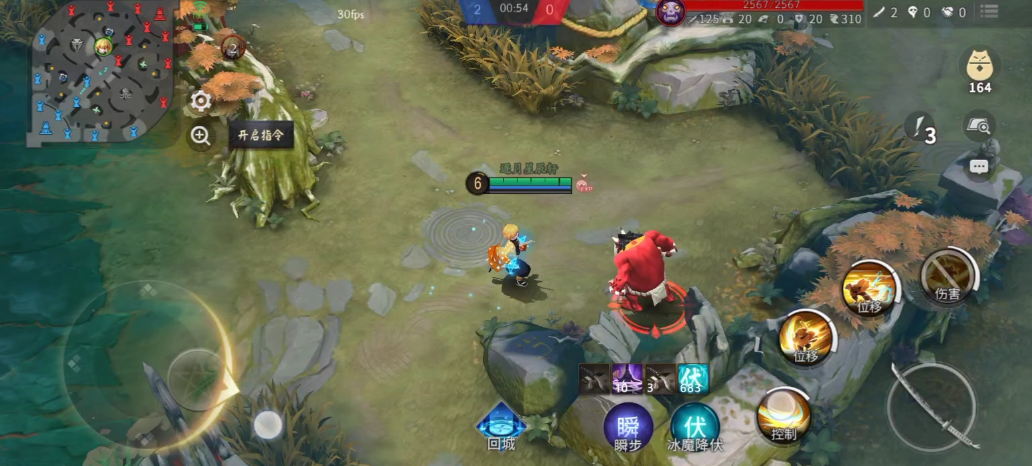Click the magnifier zoom icon beside the minimap
This screenshot has height=466, width=1032.
click(201, 136)
